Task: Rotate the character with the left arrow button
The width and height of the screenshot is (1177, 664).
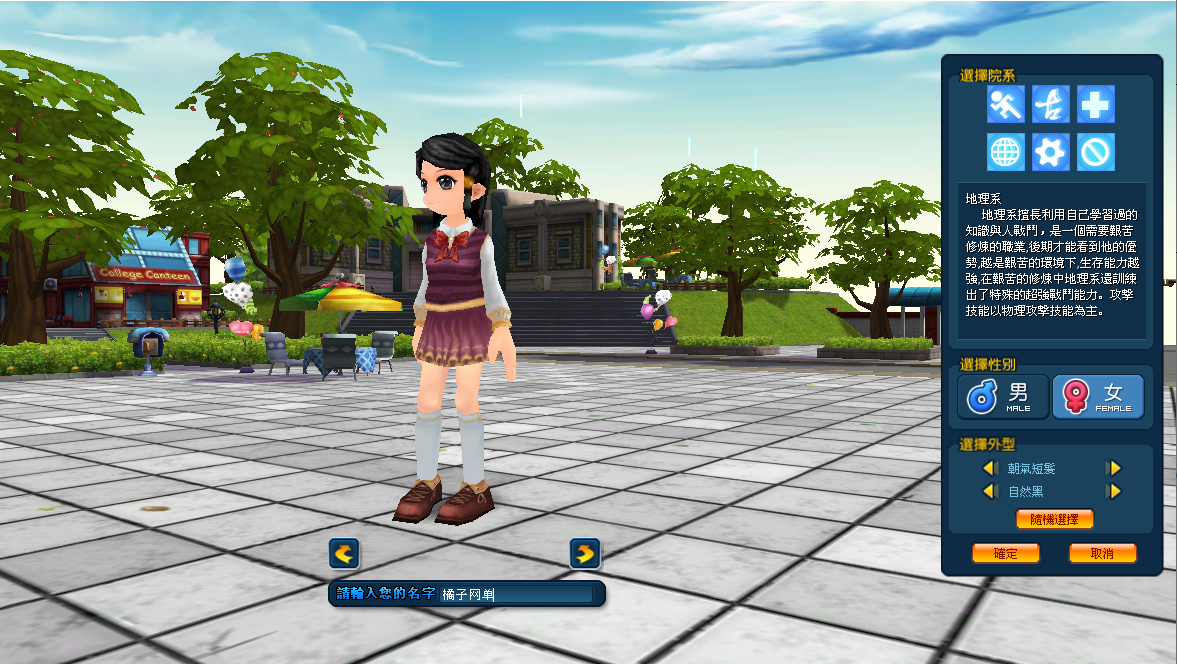Action: point(344,553)
